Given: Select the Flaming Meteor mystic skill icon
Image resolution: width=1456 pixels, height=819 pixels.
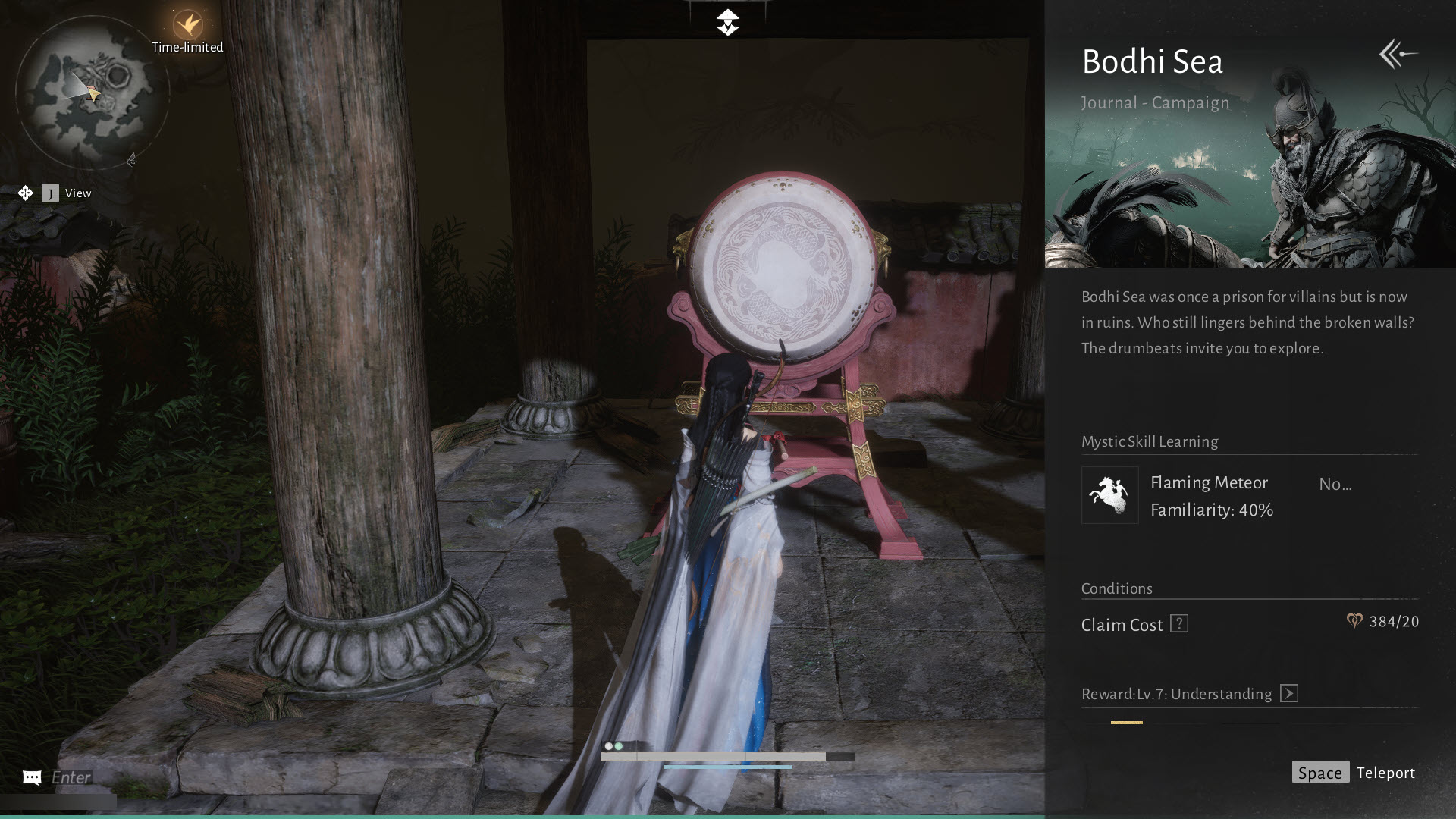Looking at the screenshot, I should pos(1109,495).
